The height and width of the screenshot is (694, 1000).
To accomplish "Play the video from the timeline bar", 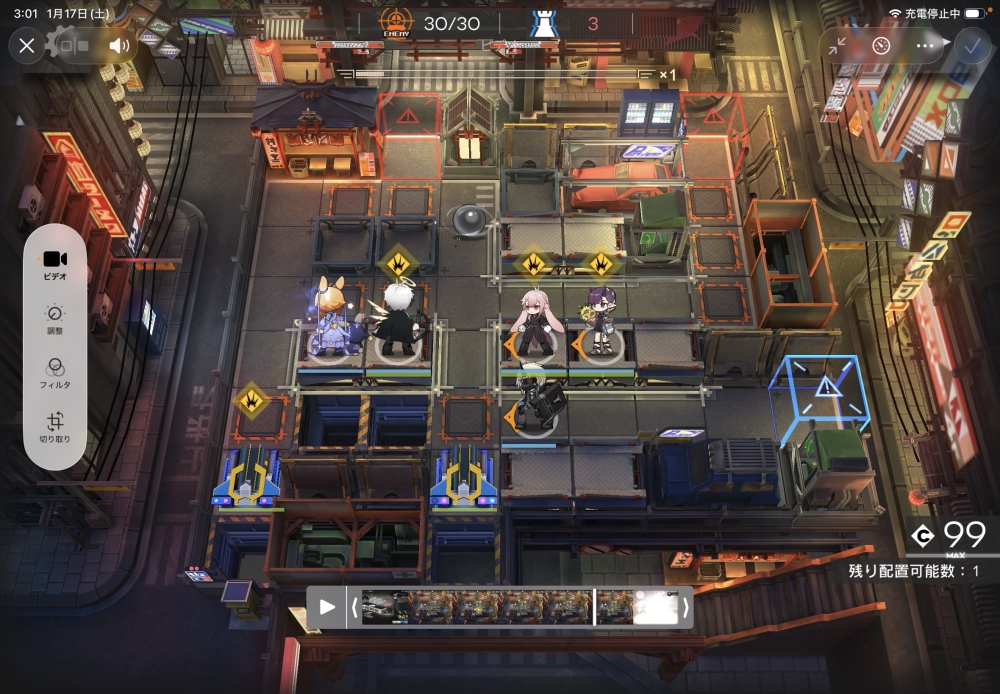I will (327, 607).
